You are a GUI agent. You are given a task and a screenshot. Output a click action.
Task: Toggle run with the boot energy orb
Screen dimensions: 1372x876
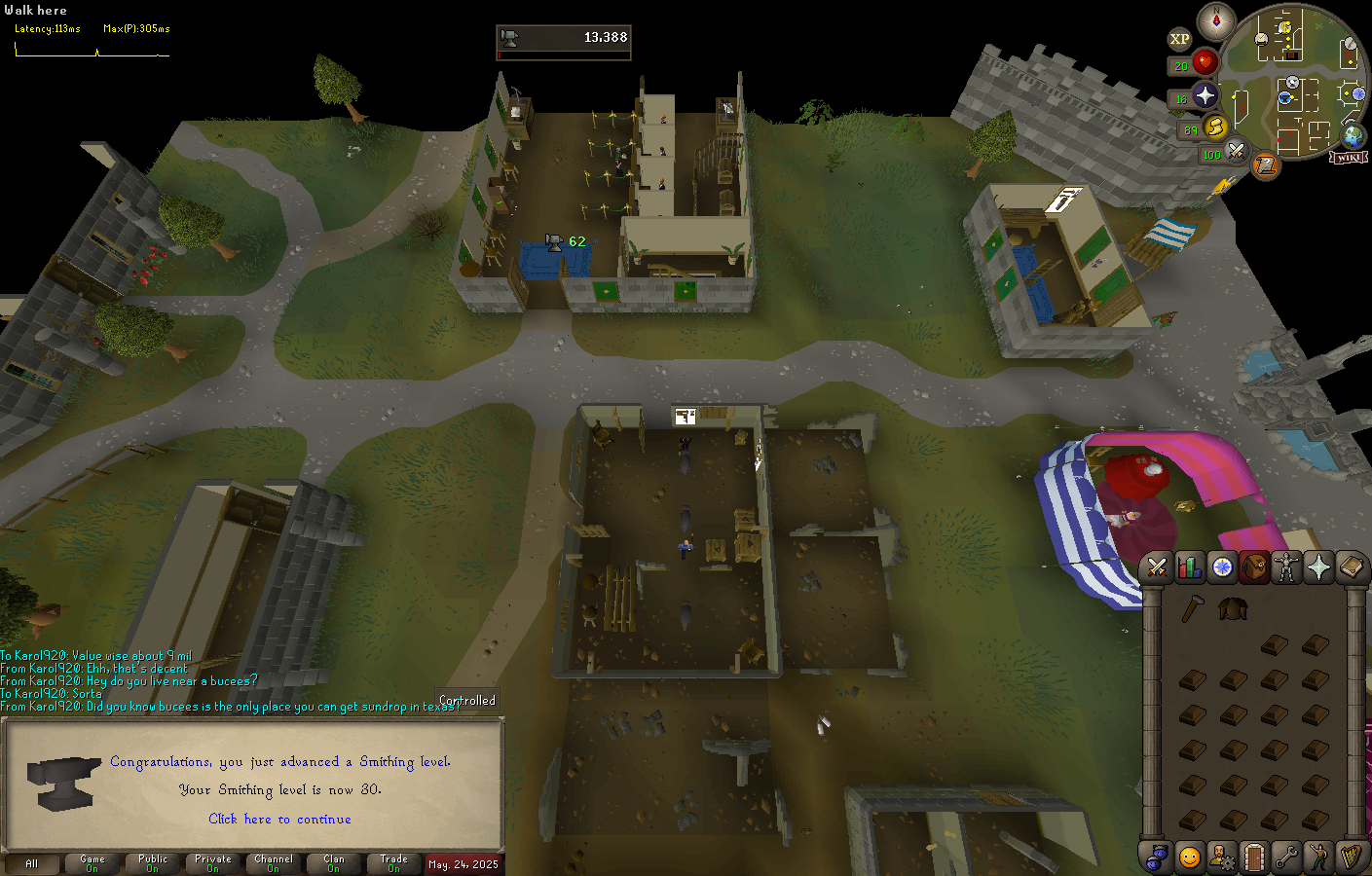[x=1215, y=127]
